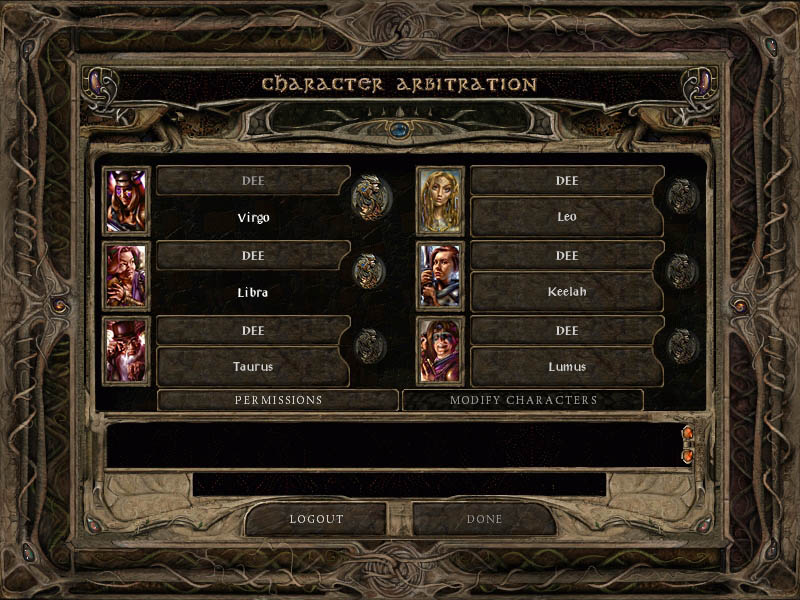Click the Logout button
Image resolution: width=800 pixels, height=600 pixels.
pyautogui.click(x=316, y=519)
